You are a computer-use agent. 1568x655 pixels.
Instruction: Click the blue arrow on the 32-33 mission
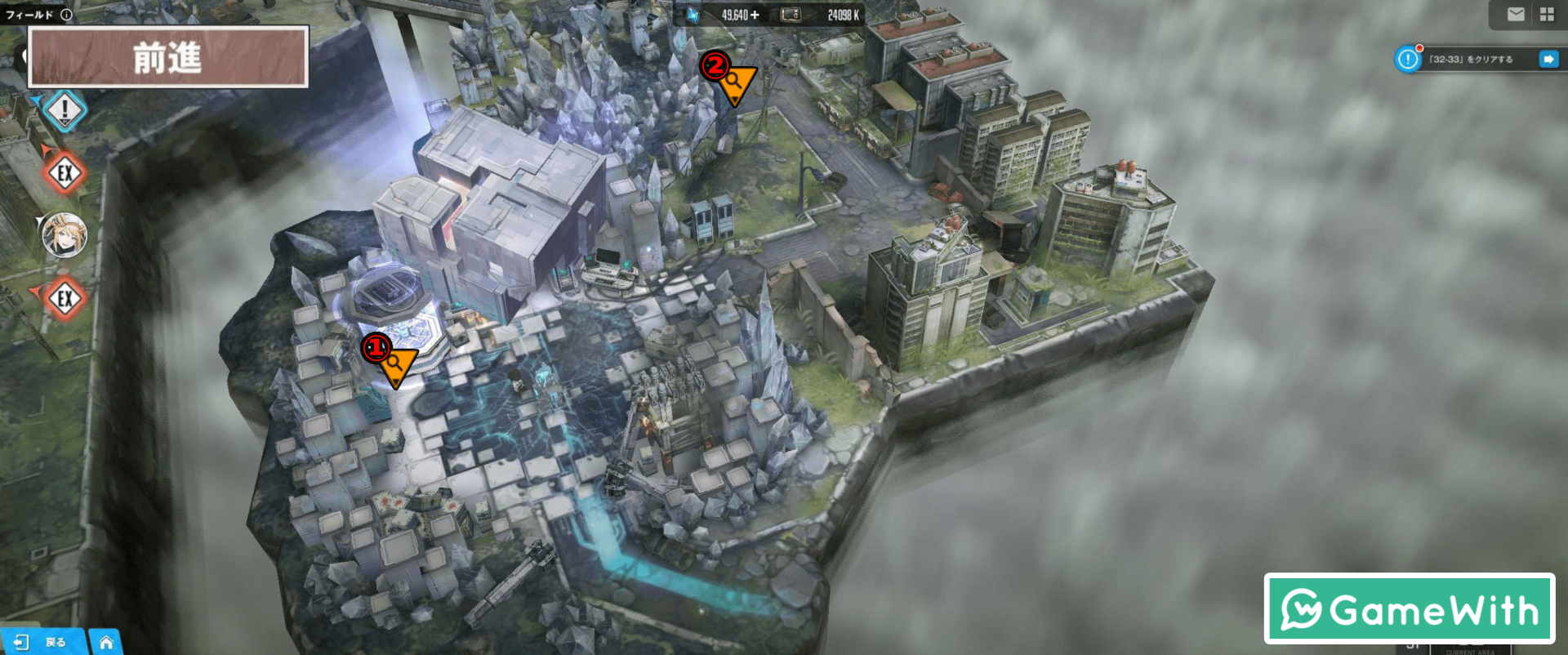1548,59
